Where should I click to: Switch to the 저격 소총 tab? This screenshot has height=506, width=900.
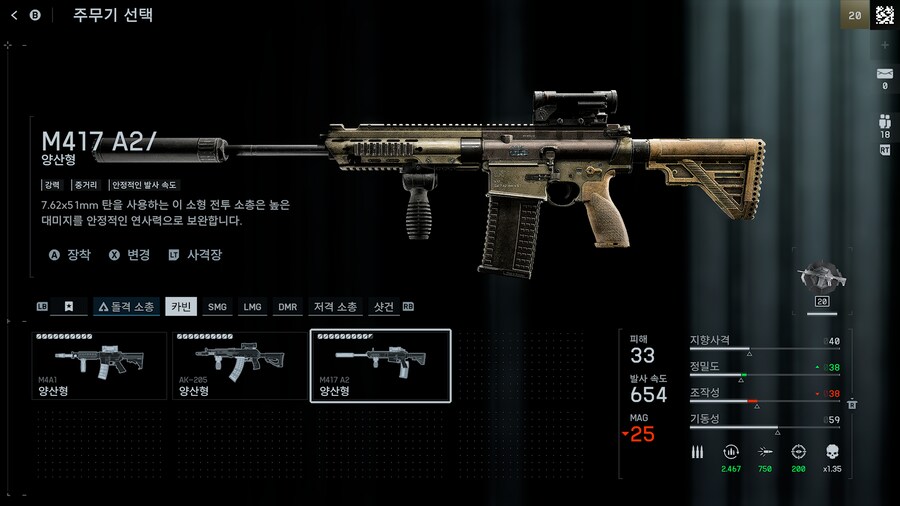335,307
